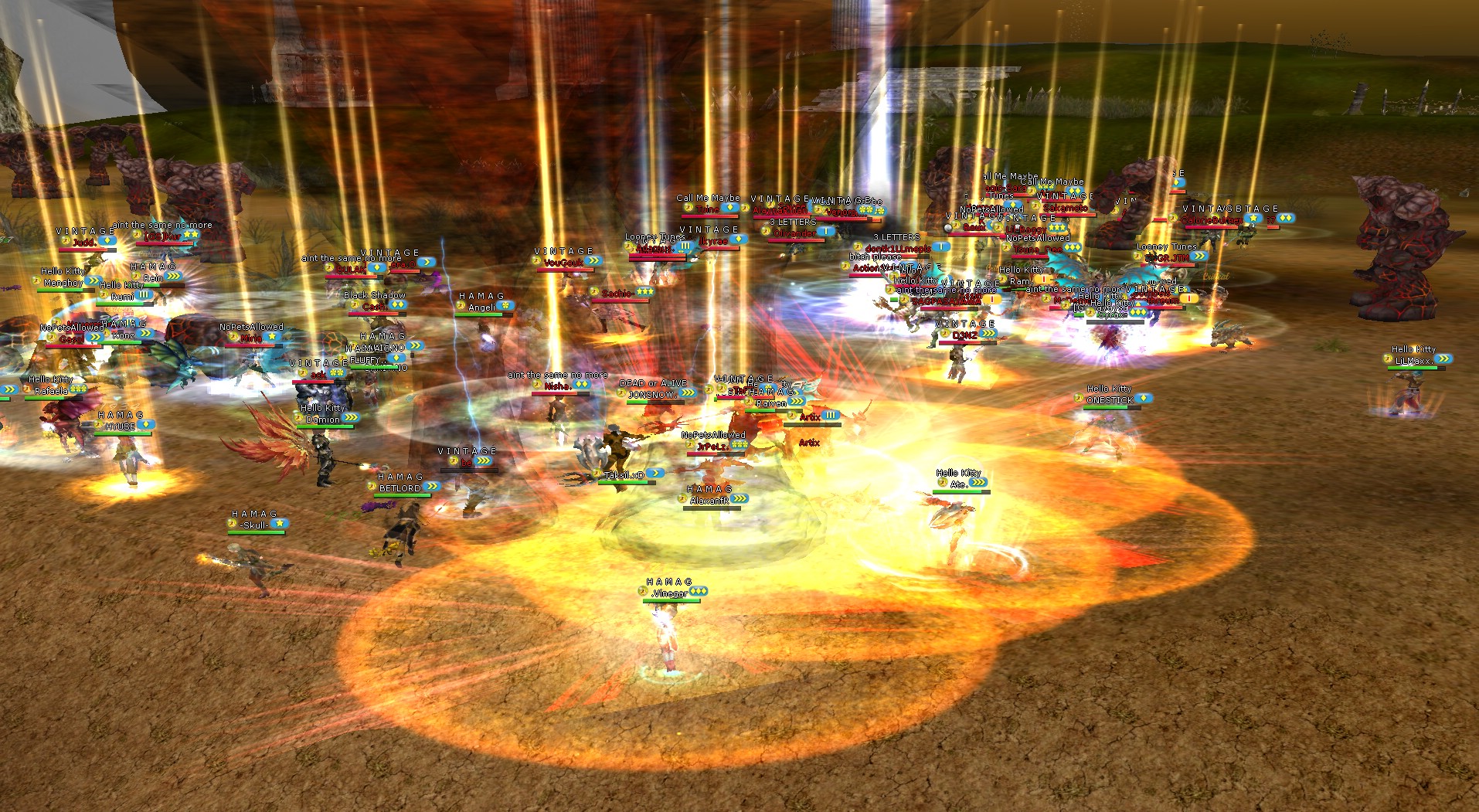Click the HAMAG guild label above BETLORD

click(401, 477)
